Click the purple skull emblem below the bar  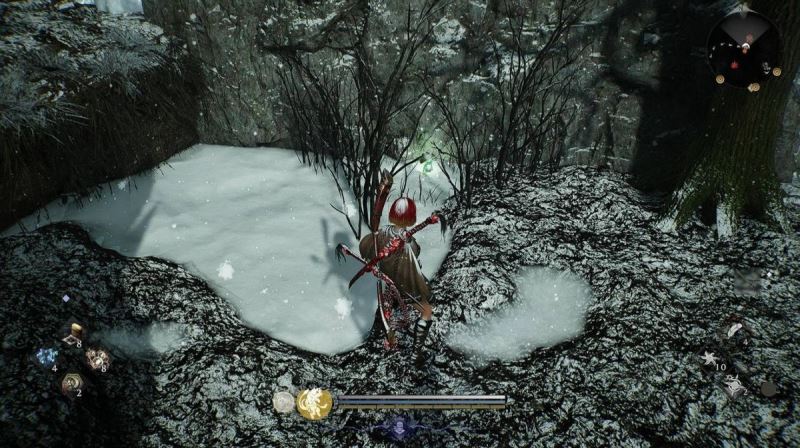pyautogui.click(x=397, y=428)
